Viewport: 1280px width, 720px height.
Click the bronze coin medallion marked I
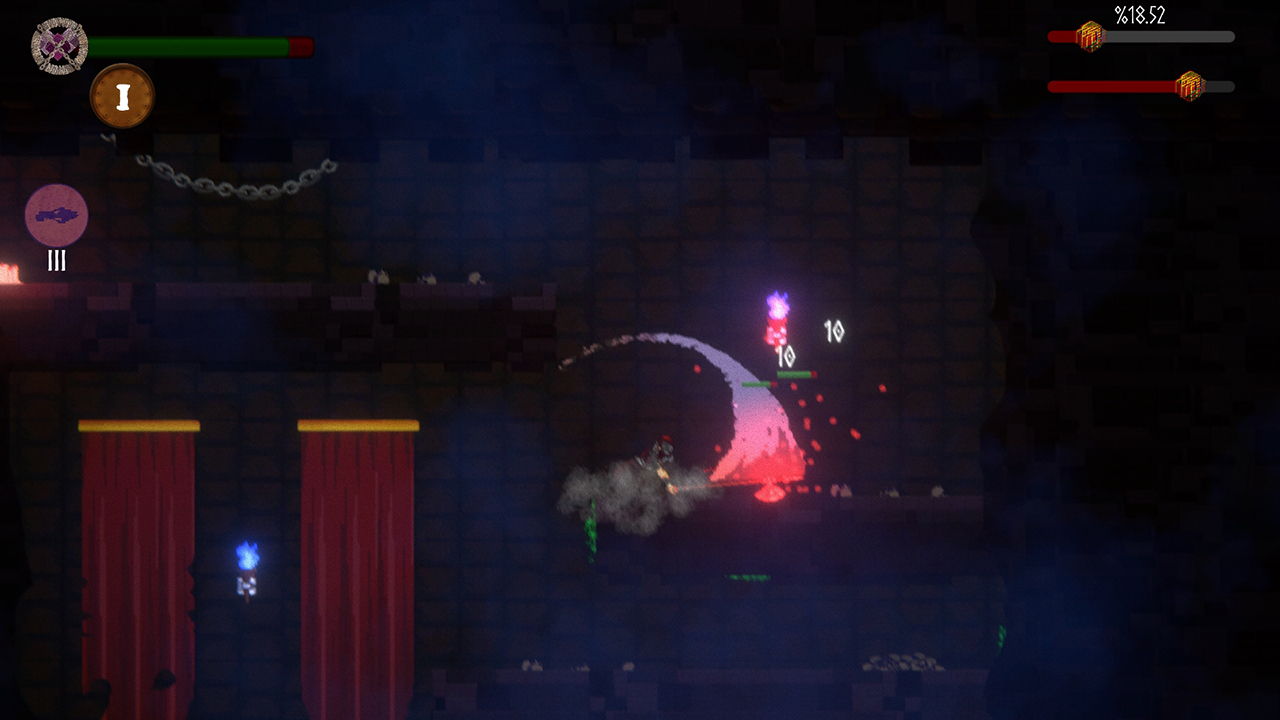pos(122,95)
